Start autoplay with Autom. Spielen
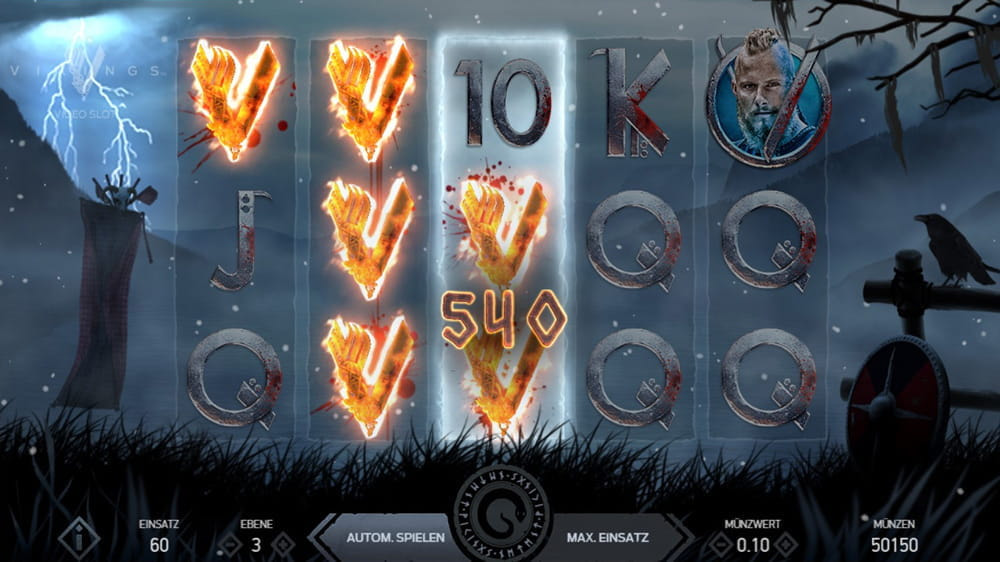 pyautogui.click(x=395, y=538)
